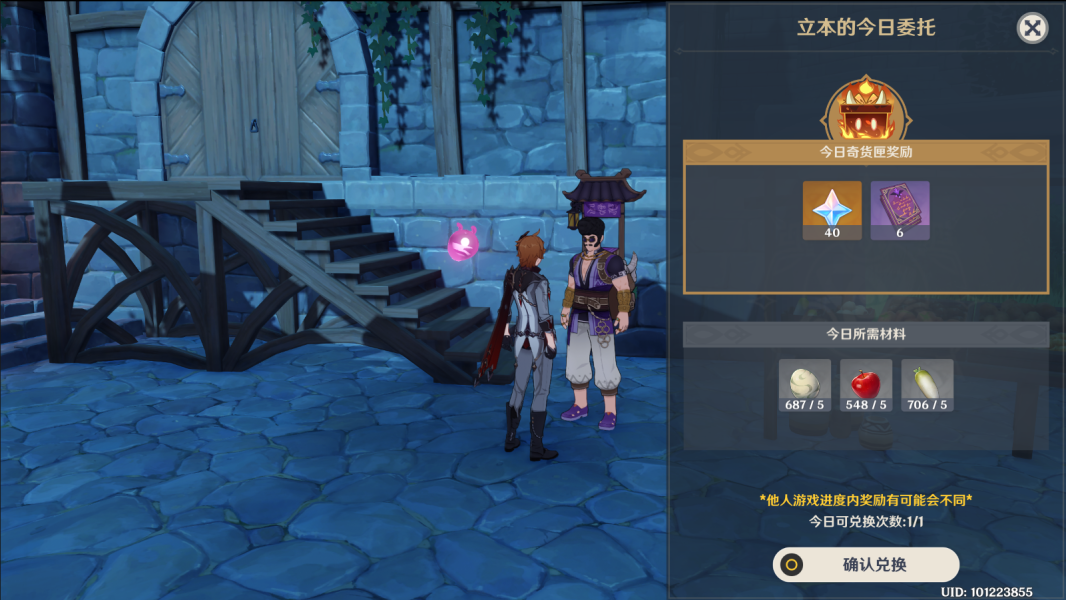Select the white egg-like material slot
The height and width of the screenshot is (600, 1066).
pos(805,386)
